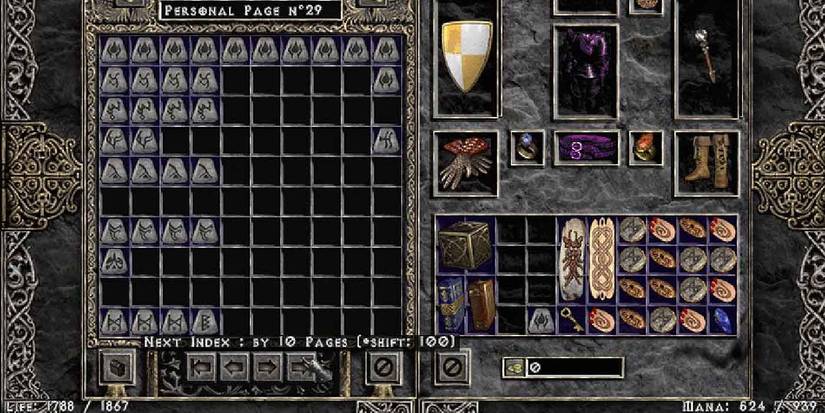Go to the previous stash page
The height and width of the screenshot is (413, 825).
click(235, 368)
